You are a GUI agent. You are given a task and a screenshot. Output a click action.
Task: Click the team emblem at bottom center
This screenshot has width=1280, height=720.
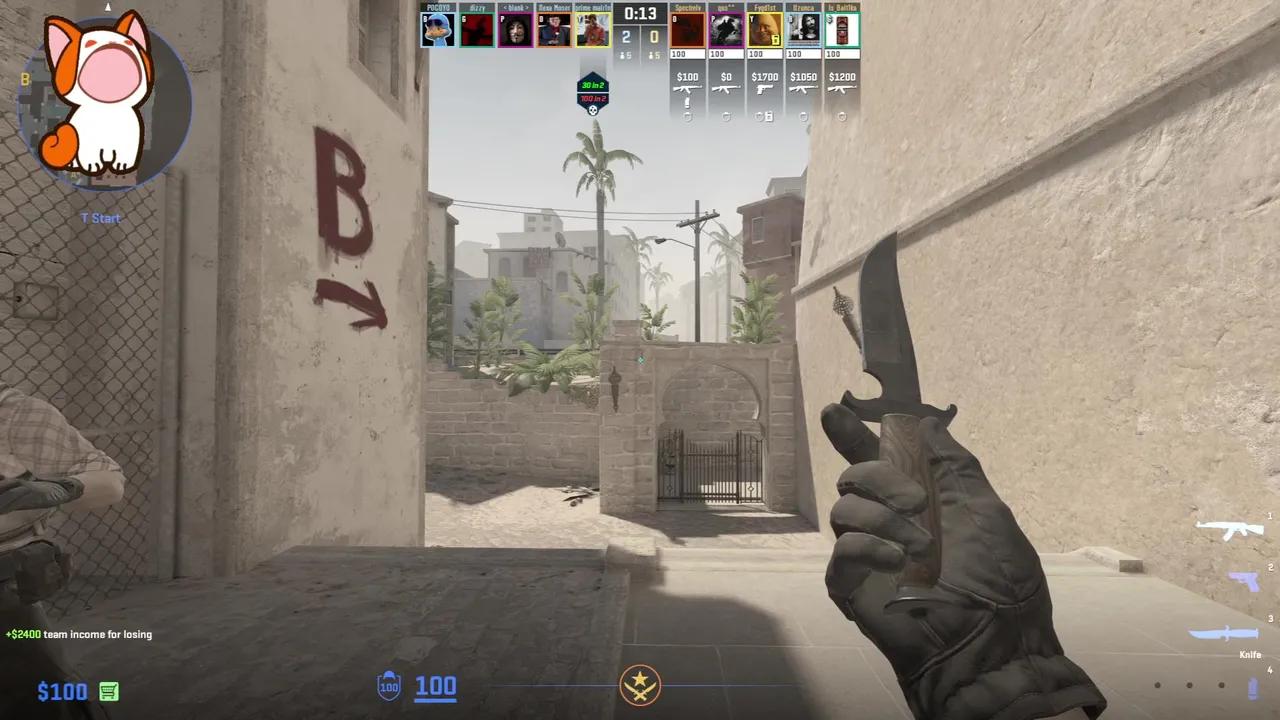[x=640, y=686]
